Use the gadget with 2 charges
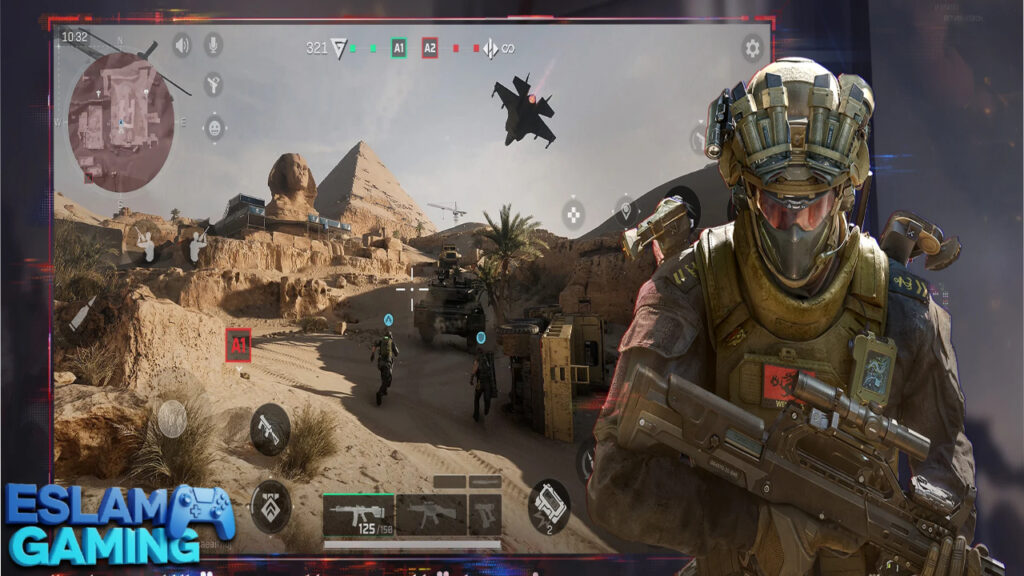The image size is (1024, 576). tap(548, 504)
